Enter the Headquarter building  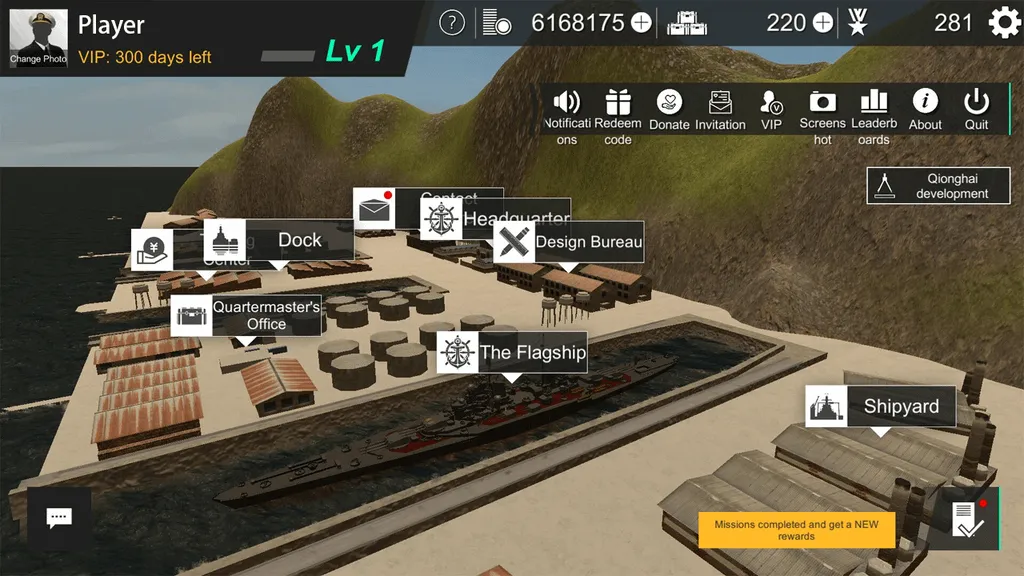pyautogui.click(x=497, y=219)
